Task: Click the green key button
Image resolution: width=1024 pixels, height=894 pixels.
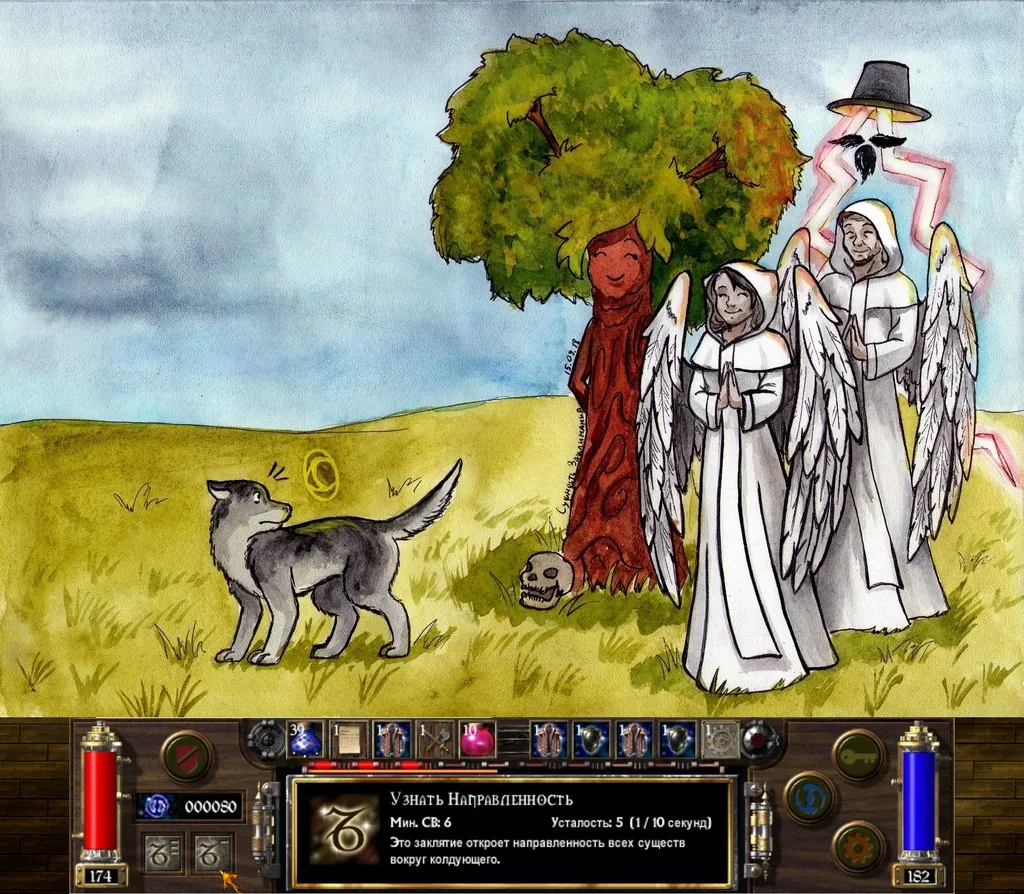Action: (x=858, y=754)
